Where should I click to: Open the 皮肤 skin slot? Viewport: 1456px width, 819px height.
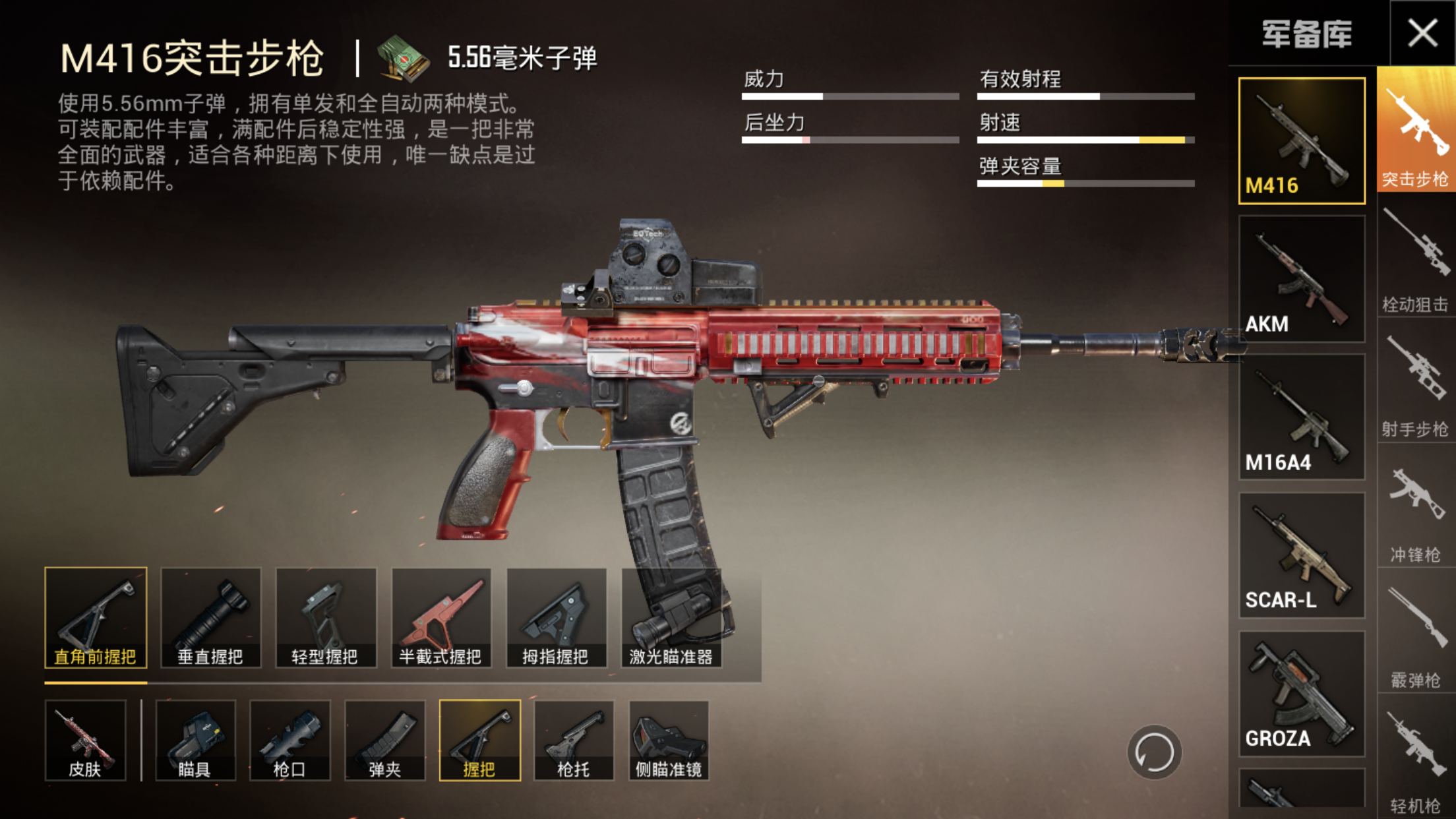[x=85, y=741]
